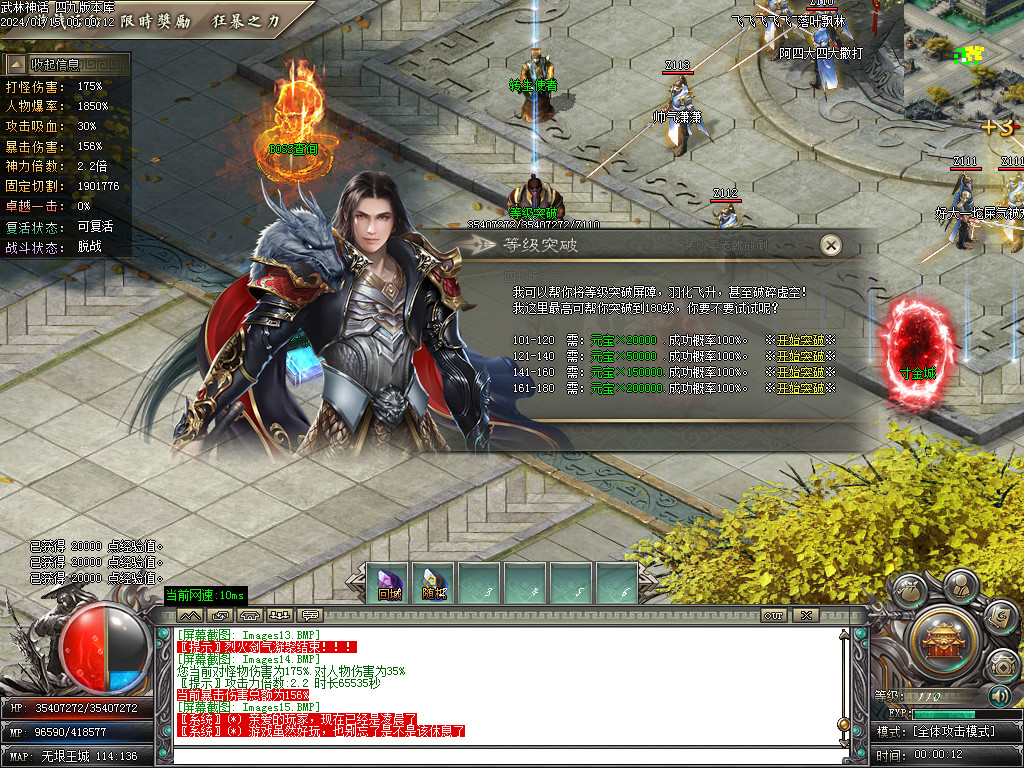This screenshot has height=768, width=1024.
Task: Open the 限時獎勵 limited-time reward banner
Action: pyautogui.click(x=158, y=20)
